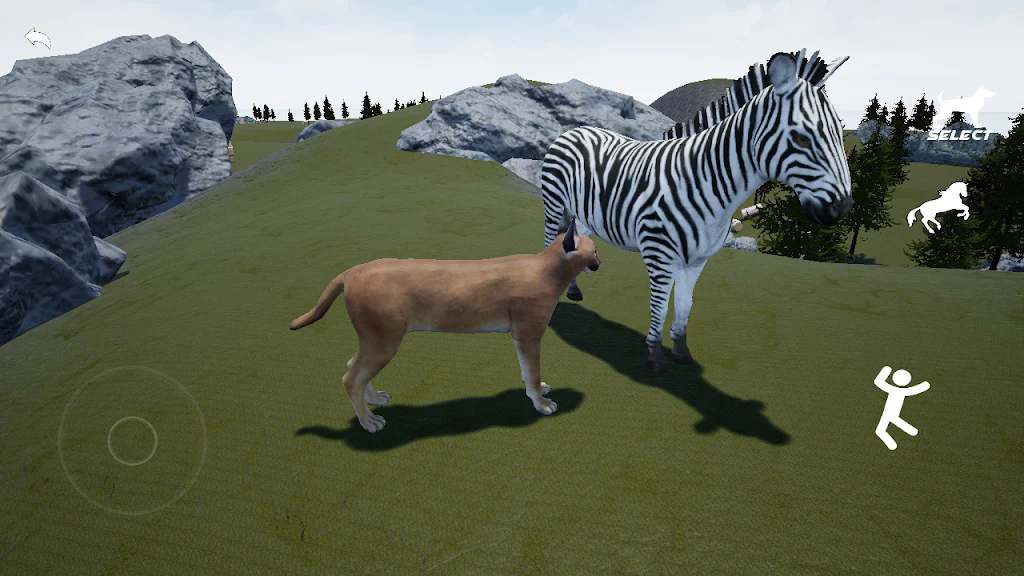Tap the back arrow icon
The width and height of the screenshot is (1024, 576).
pos(38,39)
